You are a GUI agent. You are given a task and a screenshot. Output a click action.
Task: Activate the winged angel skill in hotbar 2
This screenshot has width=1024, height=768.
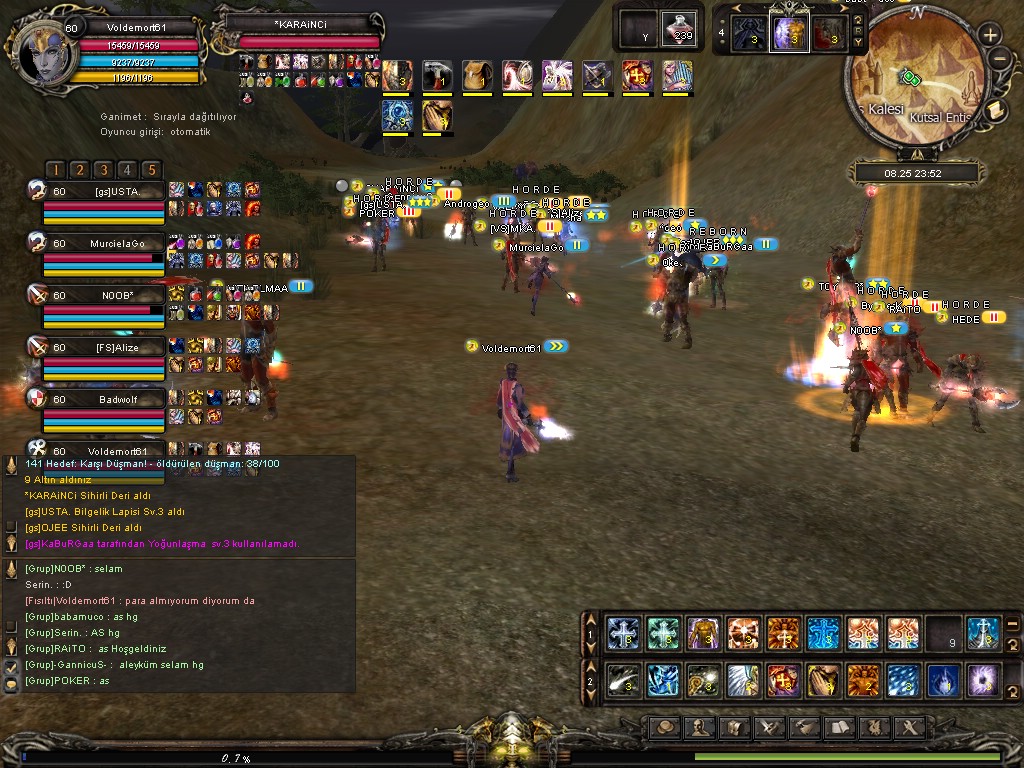[742, 680]
